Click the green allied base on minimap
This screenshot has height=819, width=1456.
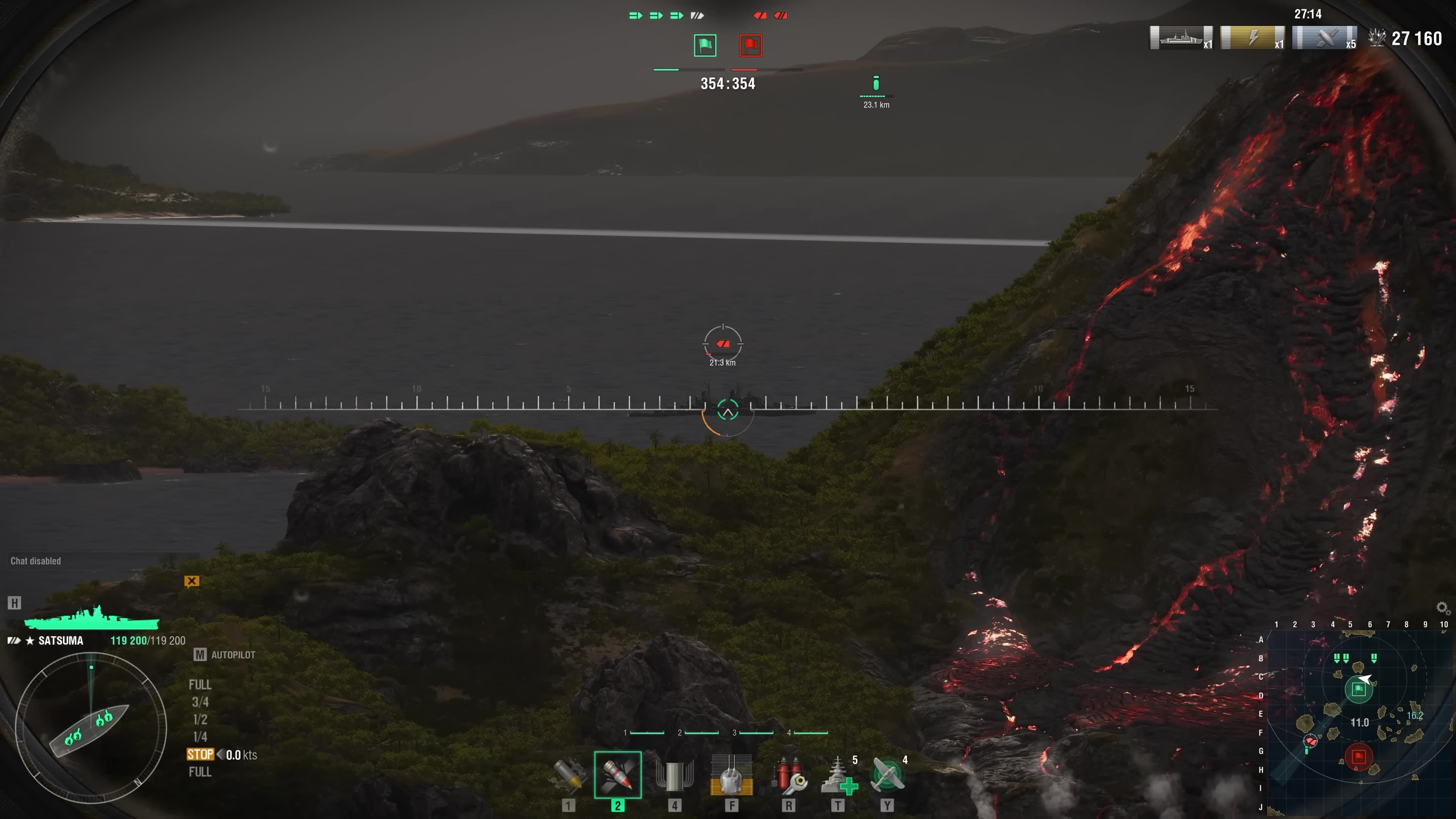coord(1358,689)
